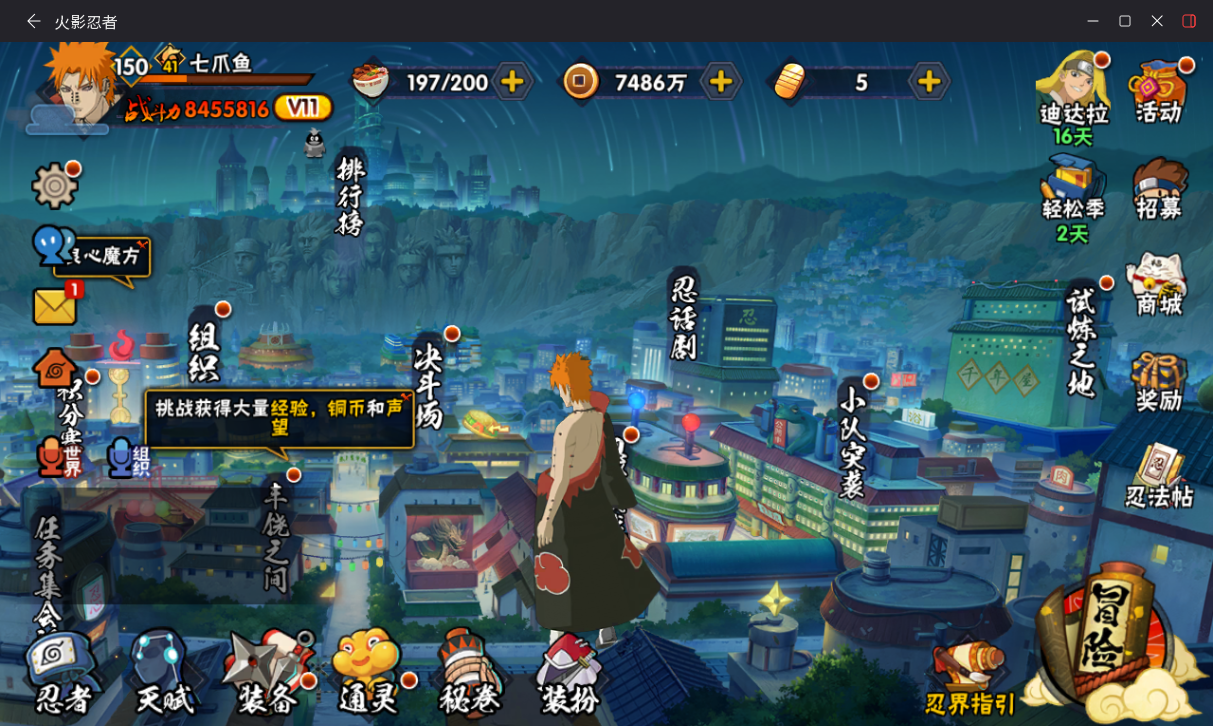Open the 排行榜 leaderboard
Viewport: 1213px width, 726px height.
pos(350,195)
